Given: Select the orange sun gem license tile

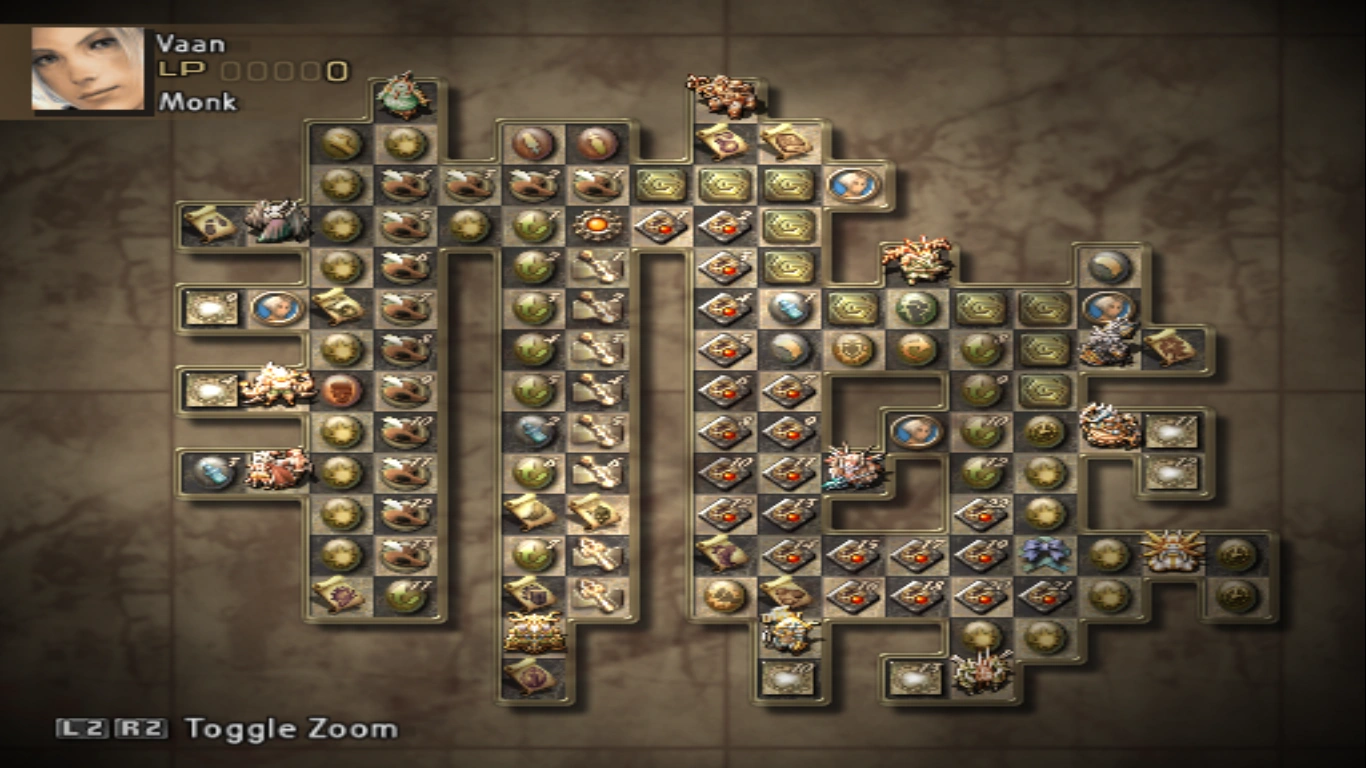Looking at the screenshot, I should (597, 224).
